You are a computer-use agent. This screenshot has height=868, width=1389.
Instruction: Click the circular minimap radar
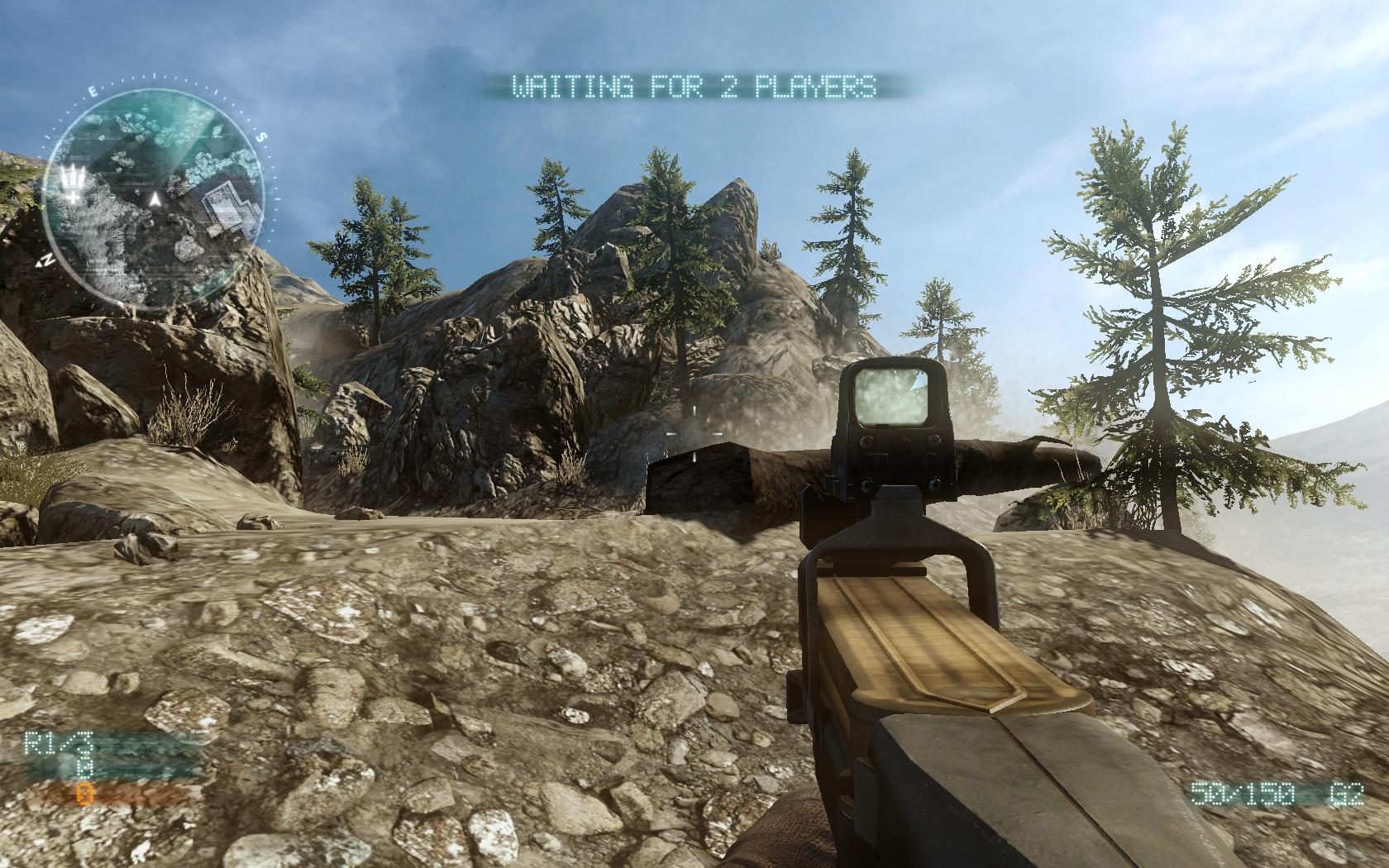tap(154, 197)
